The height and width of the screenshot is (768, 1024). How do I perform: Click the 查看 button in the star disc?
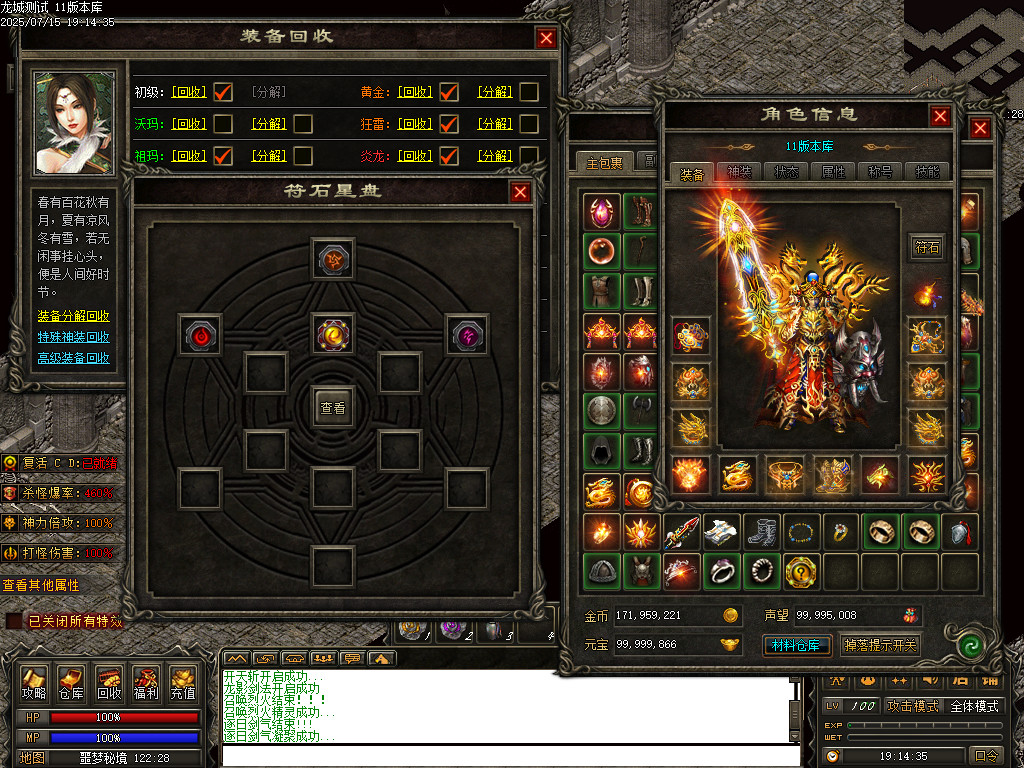(x=332, y=408)
